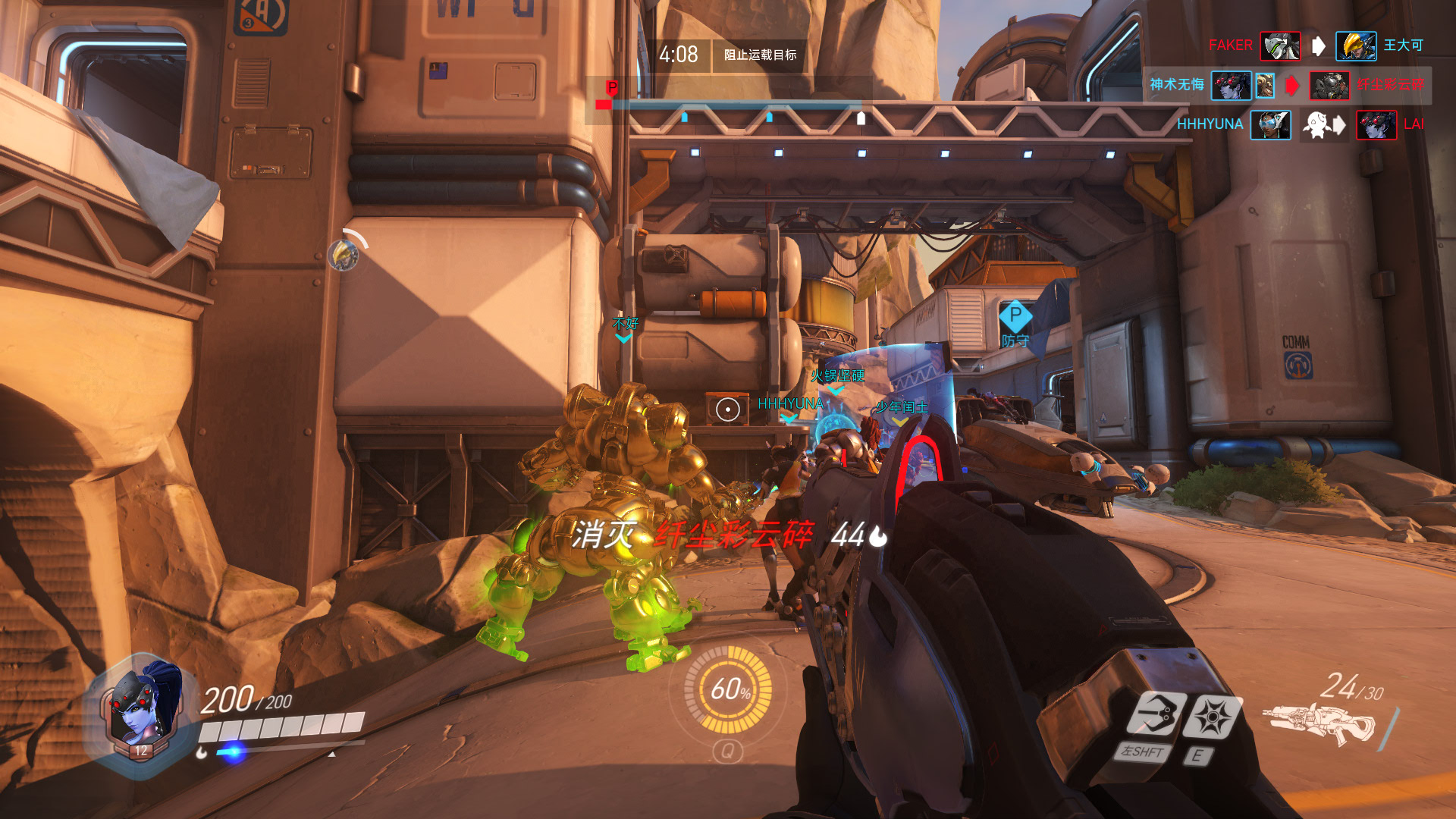Click the ultimate charge meter at 60%
The height and width of the screenshot is (819, 1456).
click(x=728, y=689)
